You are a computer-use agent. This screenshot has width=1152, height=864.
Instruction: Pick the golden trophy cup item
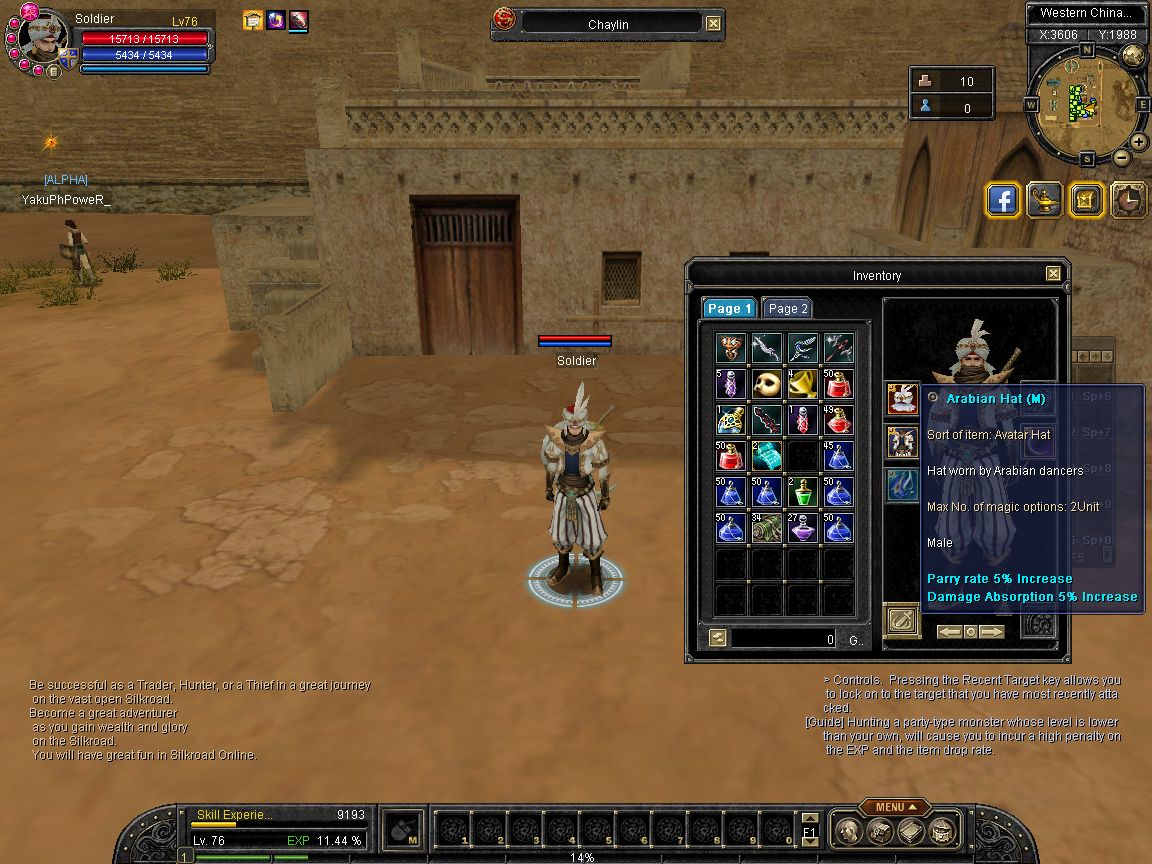click(803, 384)
